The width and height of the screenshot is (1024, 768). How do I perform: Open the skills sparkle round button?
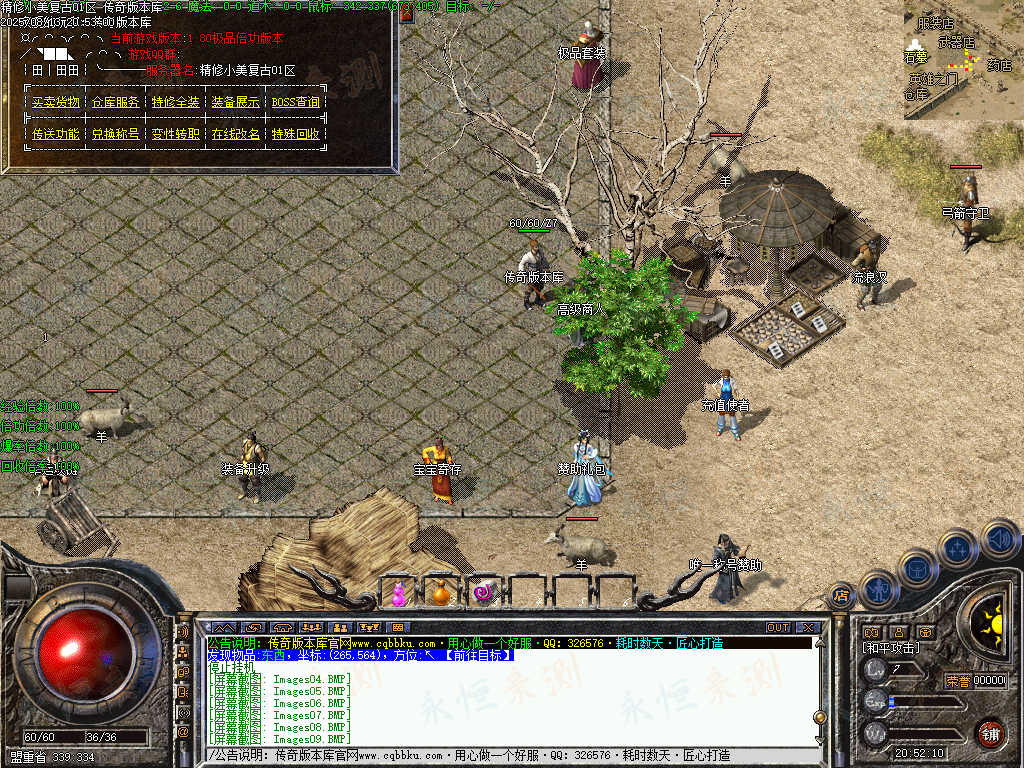pos(958,548)
